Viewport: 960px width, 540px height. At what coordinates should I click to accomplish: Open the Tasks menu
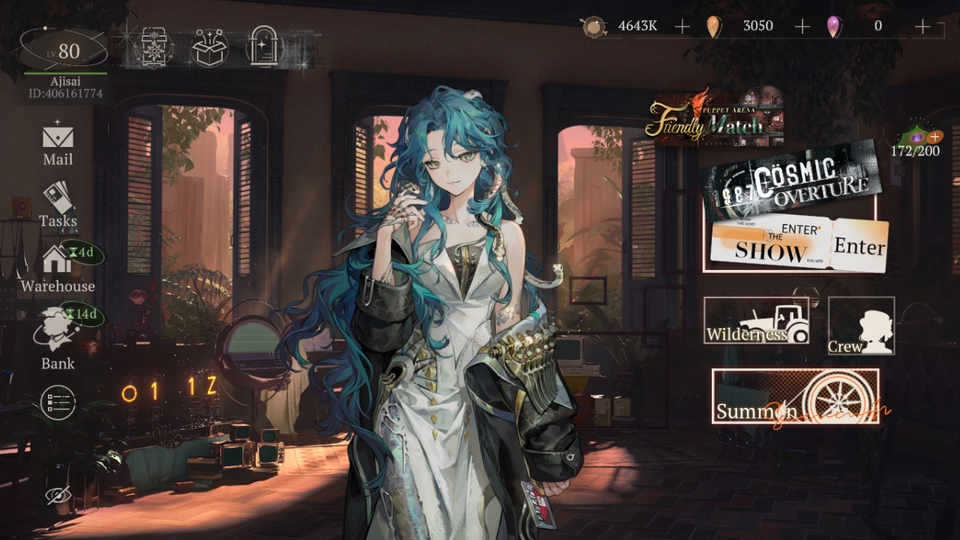click(x=58, y=203)
